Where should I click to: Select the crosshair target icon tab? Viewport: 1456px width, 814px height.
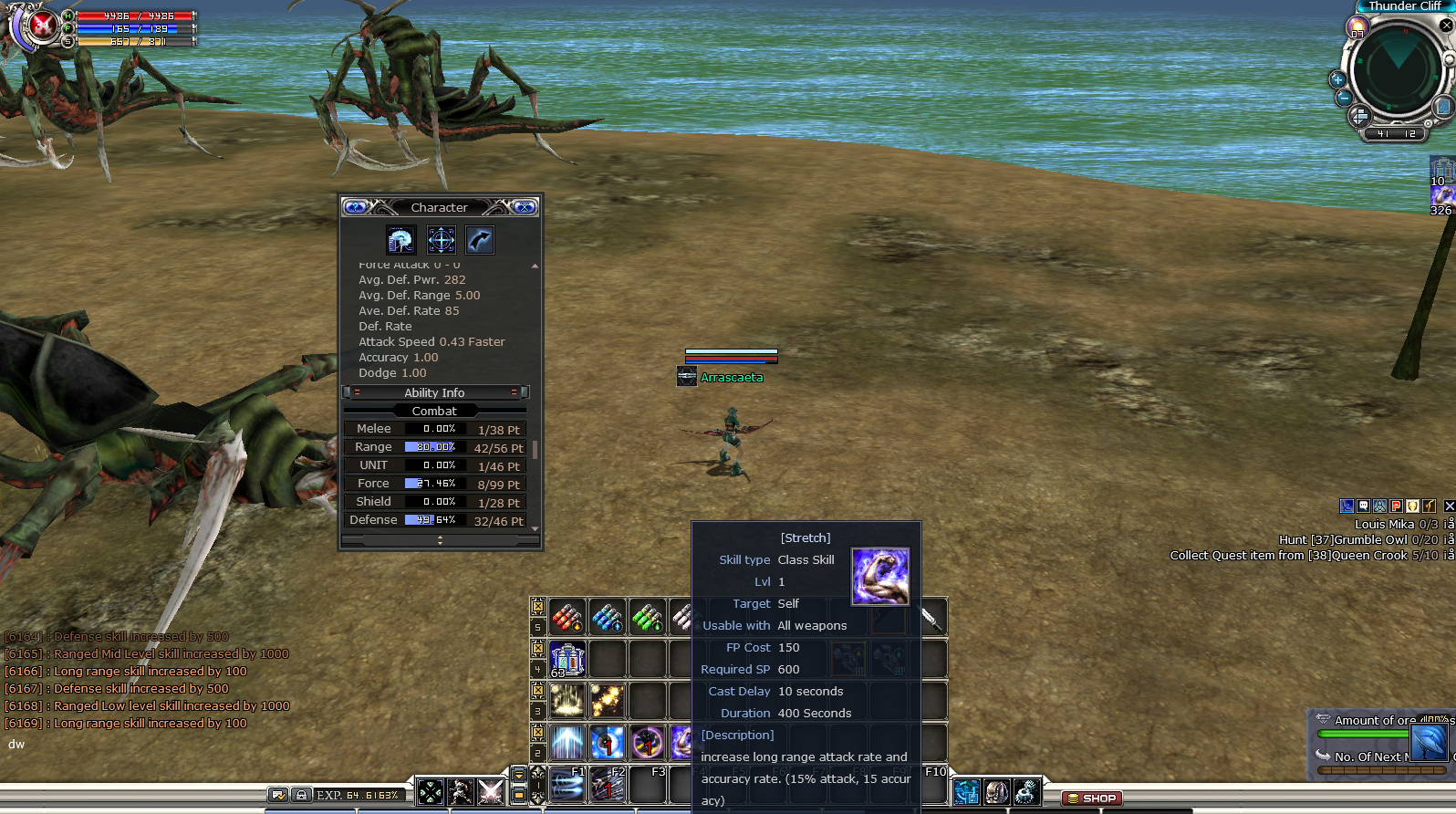(442, 240)
